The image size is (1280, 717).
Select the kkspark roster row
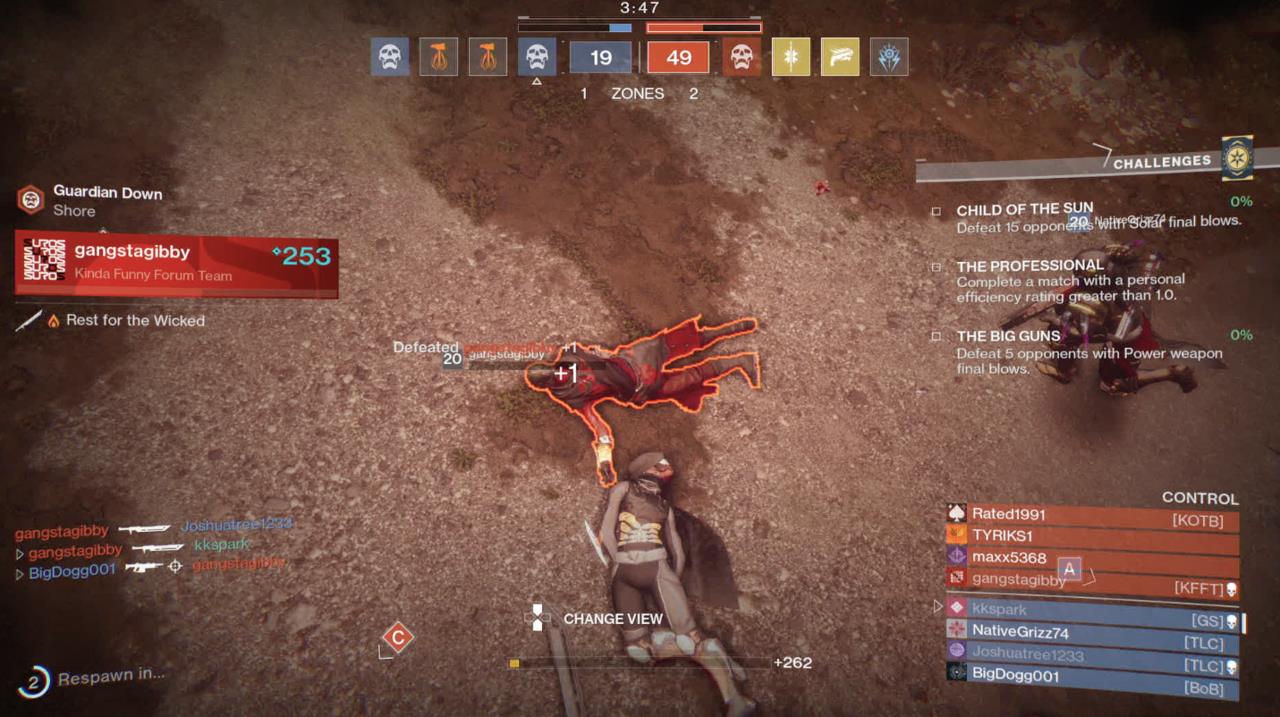tap(1092, 609)
